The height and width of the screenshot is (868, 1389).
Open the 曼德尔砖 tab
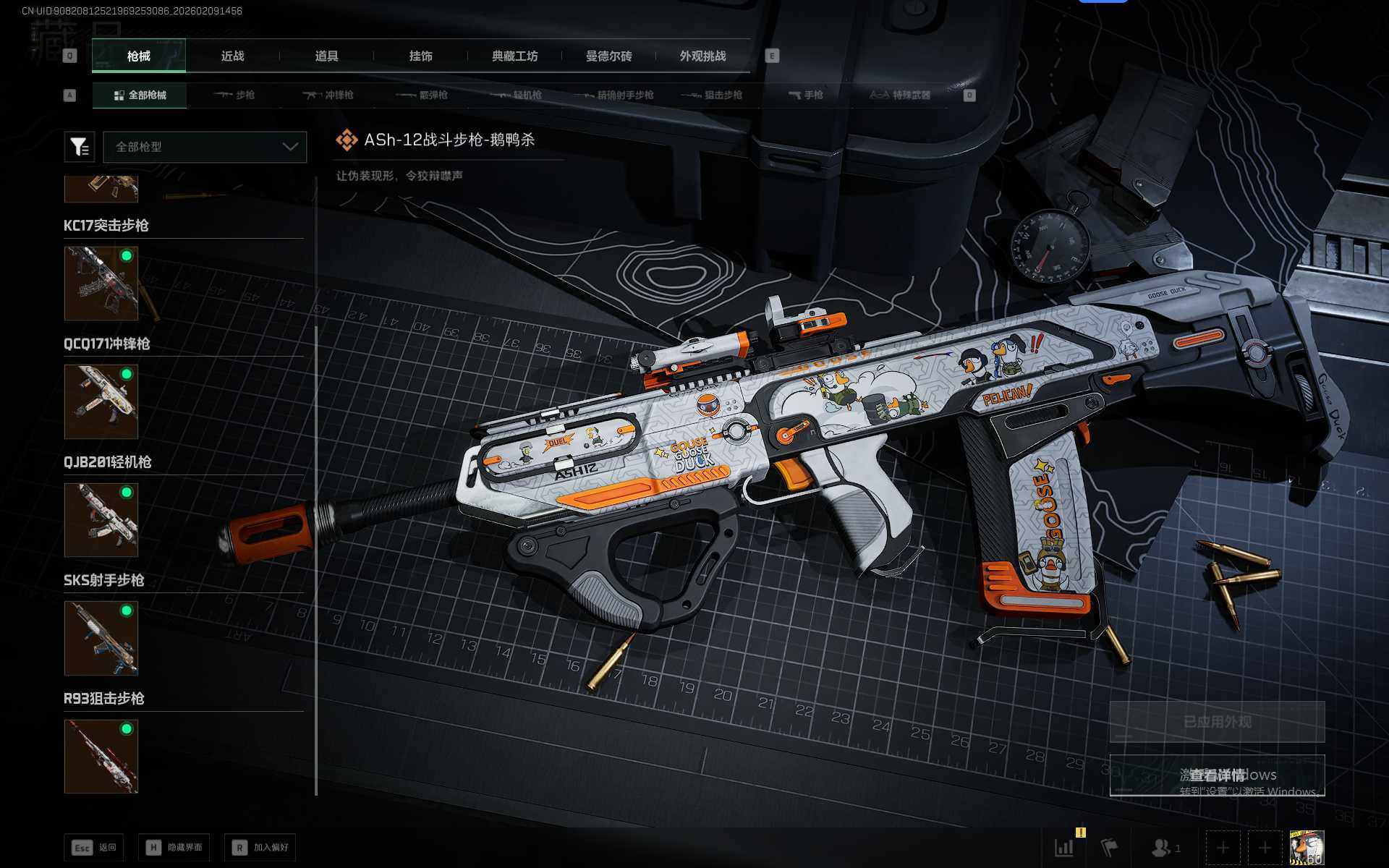coord(608,56)
